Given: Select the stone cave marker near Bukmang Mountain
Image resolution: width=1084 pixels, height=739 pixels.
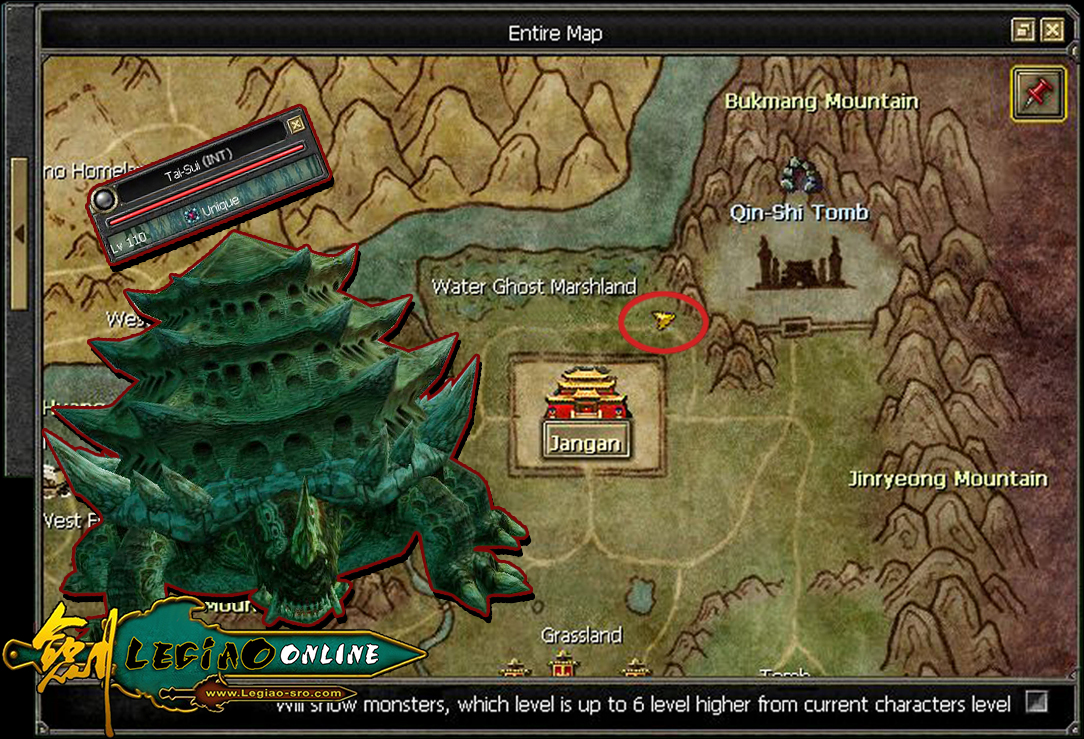Looking at the screenshot, I should coord(800,176).
